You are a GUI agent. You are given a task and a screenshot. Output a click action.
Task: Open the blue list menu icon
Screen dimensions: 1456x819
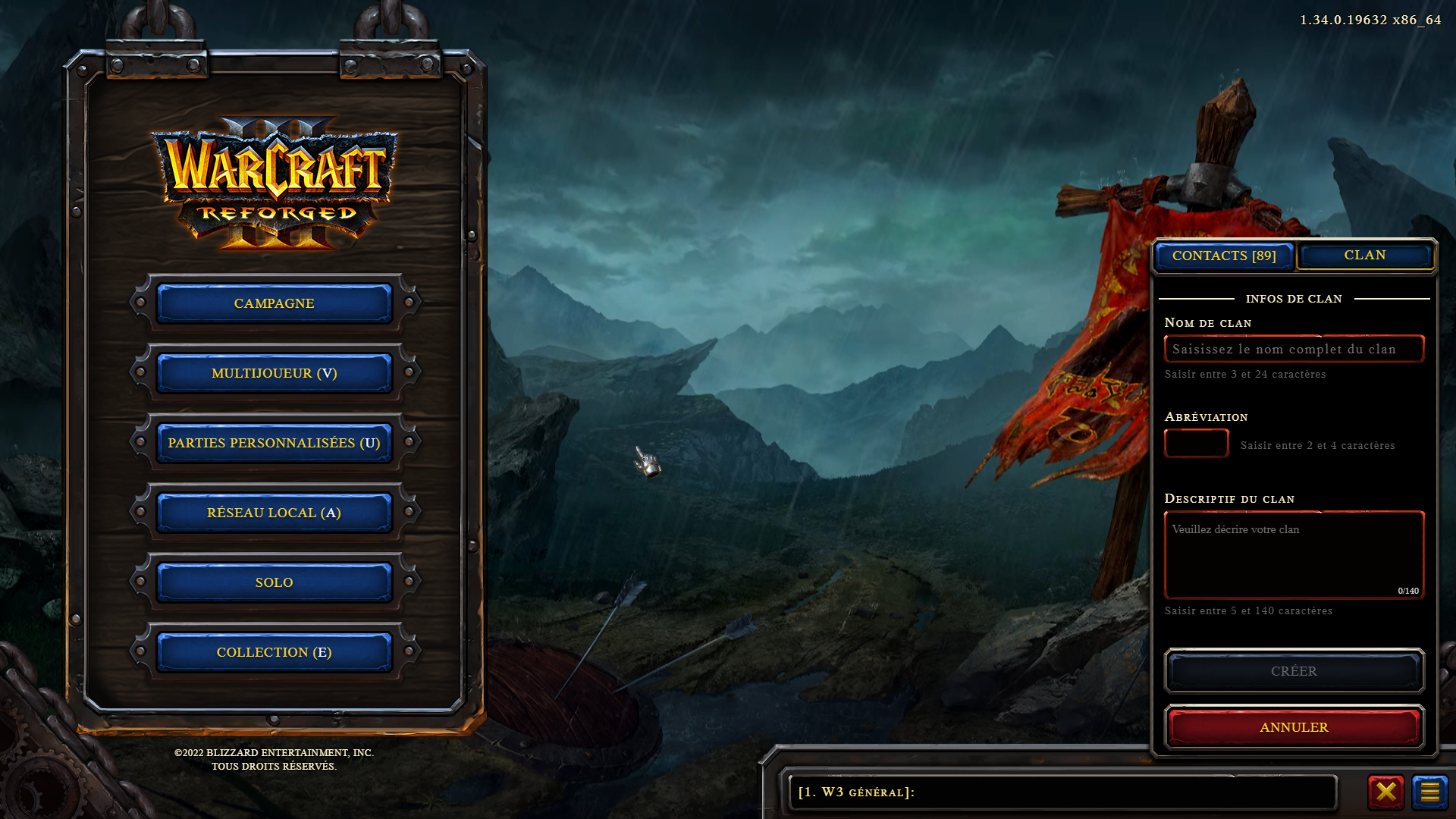point(1429,792)
